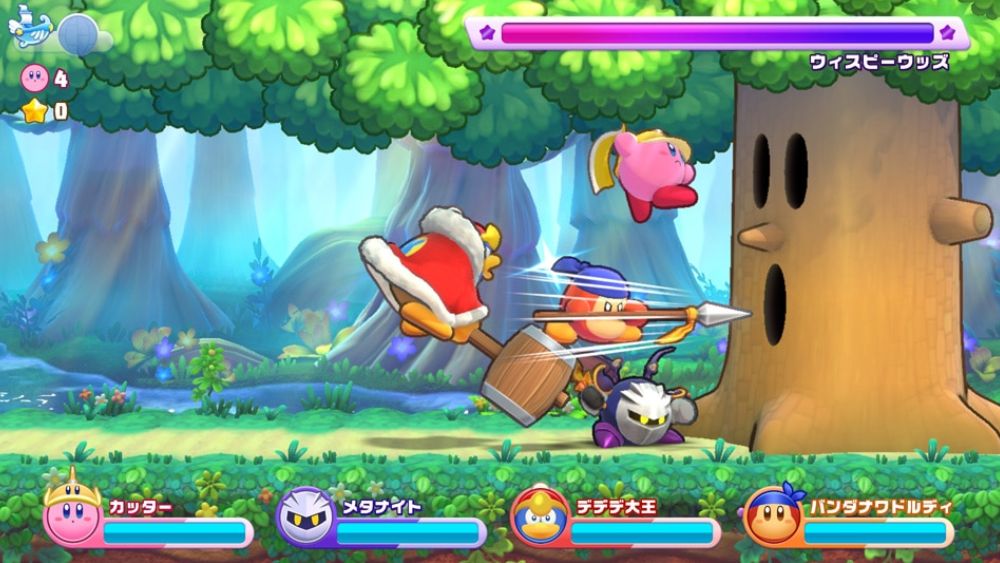Viewport: 1000px width, 563px height.
Task: Click the blue sphere icon
Action: tap(77, 34)
